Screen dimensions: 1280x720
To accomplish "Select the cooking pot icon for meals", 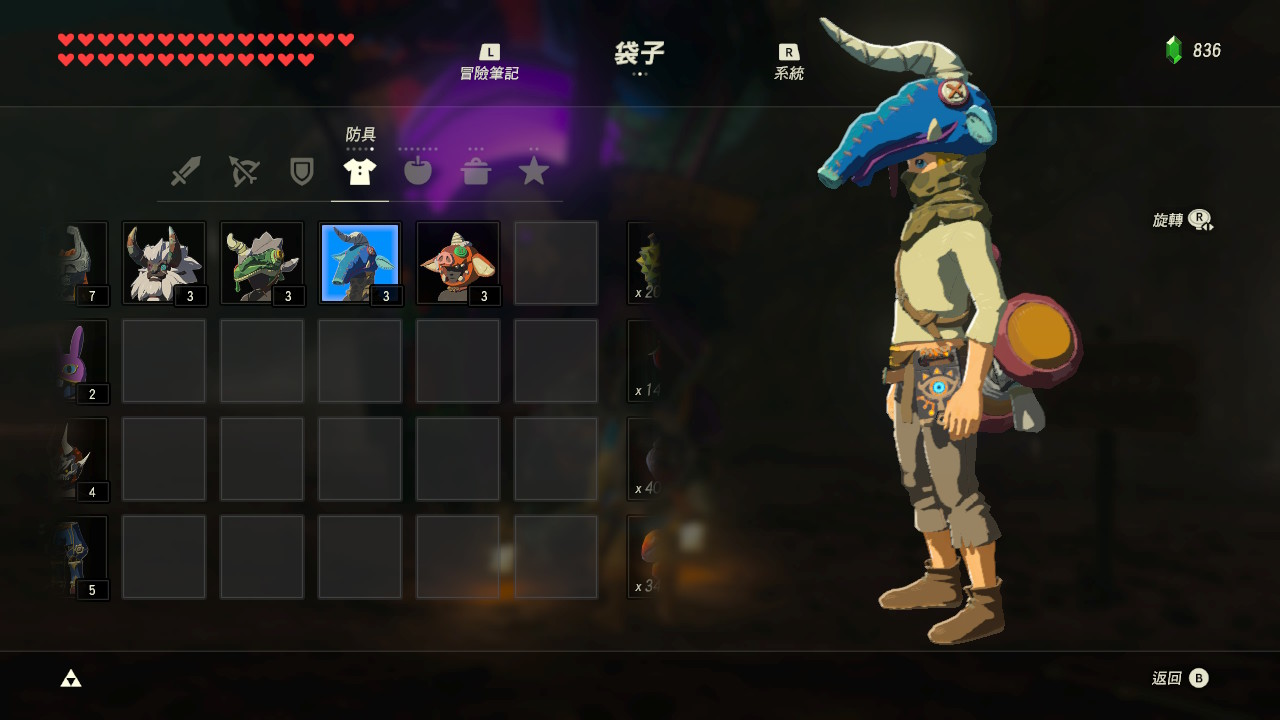I will [x=476, y=170].
